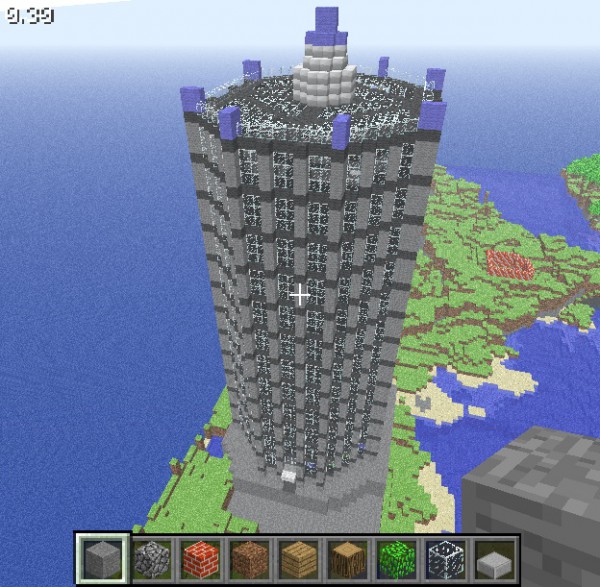Switch to the wooden planks slot

coord(297,558)
